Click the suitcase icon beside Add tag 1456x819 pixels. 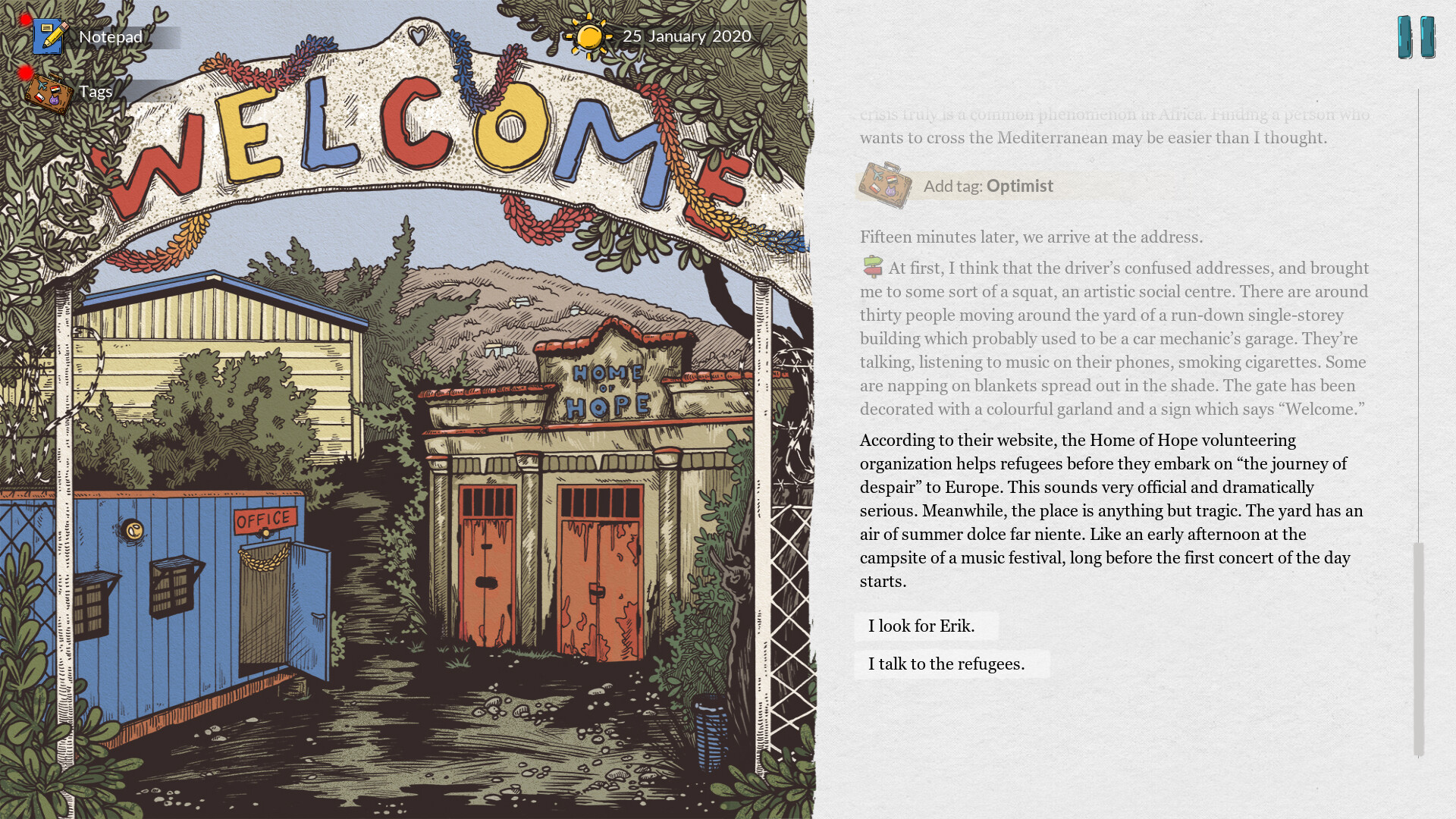[x=884, y=184]
